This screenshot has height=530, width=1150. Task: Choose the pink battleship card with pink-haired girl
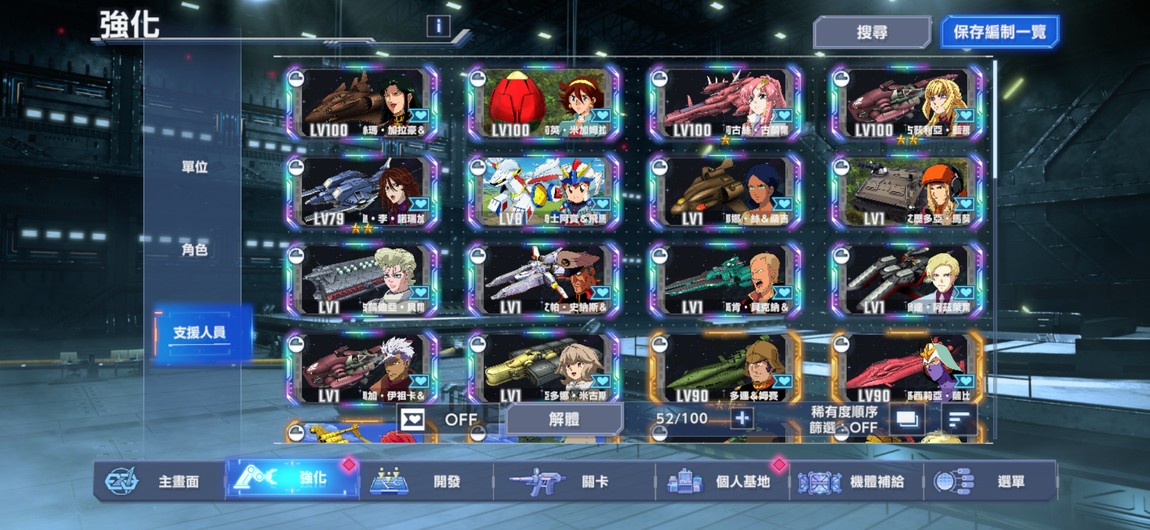[x=725, y=103]
